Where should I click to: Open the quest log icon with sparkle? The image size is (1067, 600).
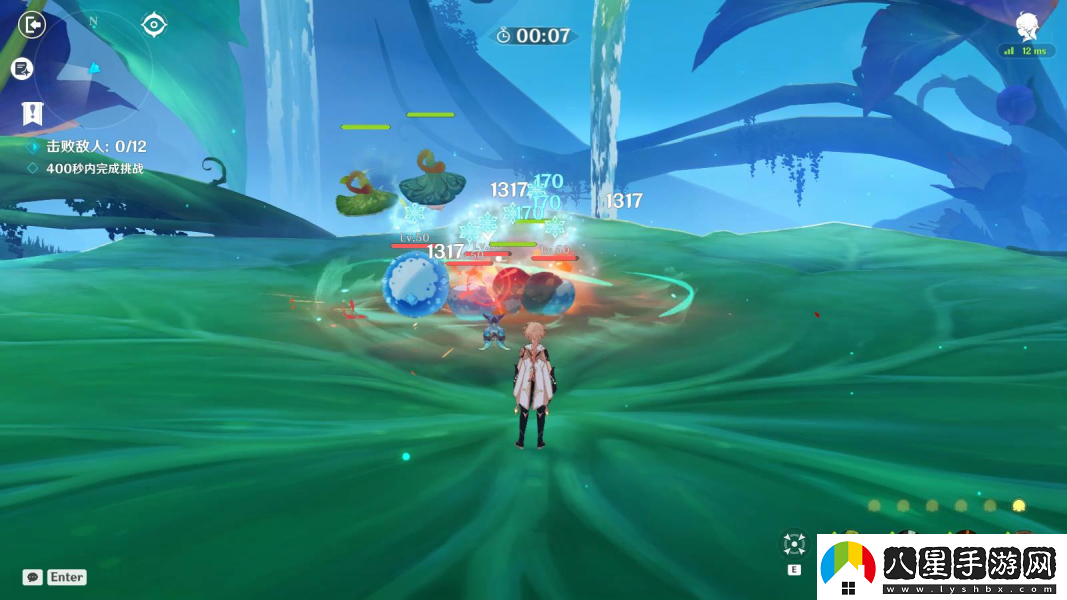[x=22, y=69]
